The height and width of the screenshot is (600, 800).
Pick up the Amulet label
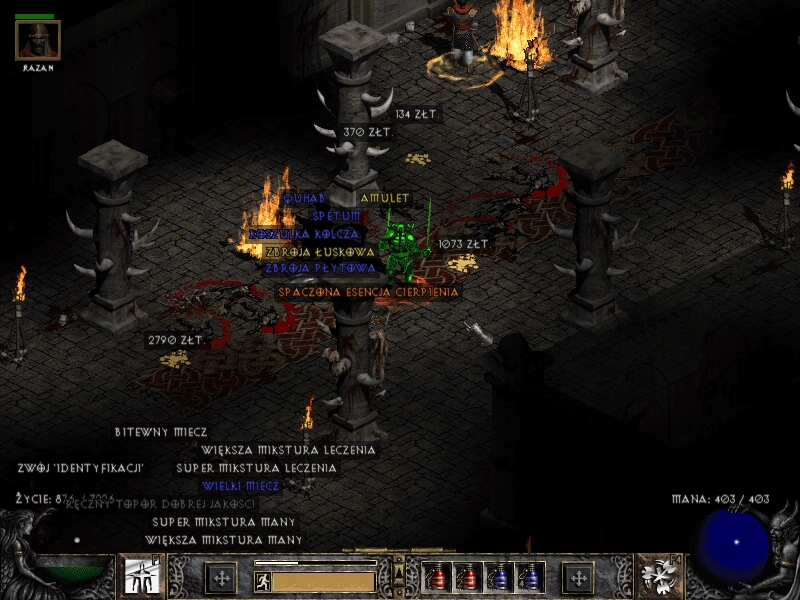tap(385, 198)
